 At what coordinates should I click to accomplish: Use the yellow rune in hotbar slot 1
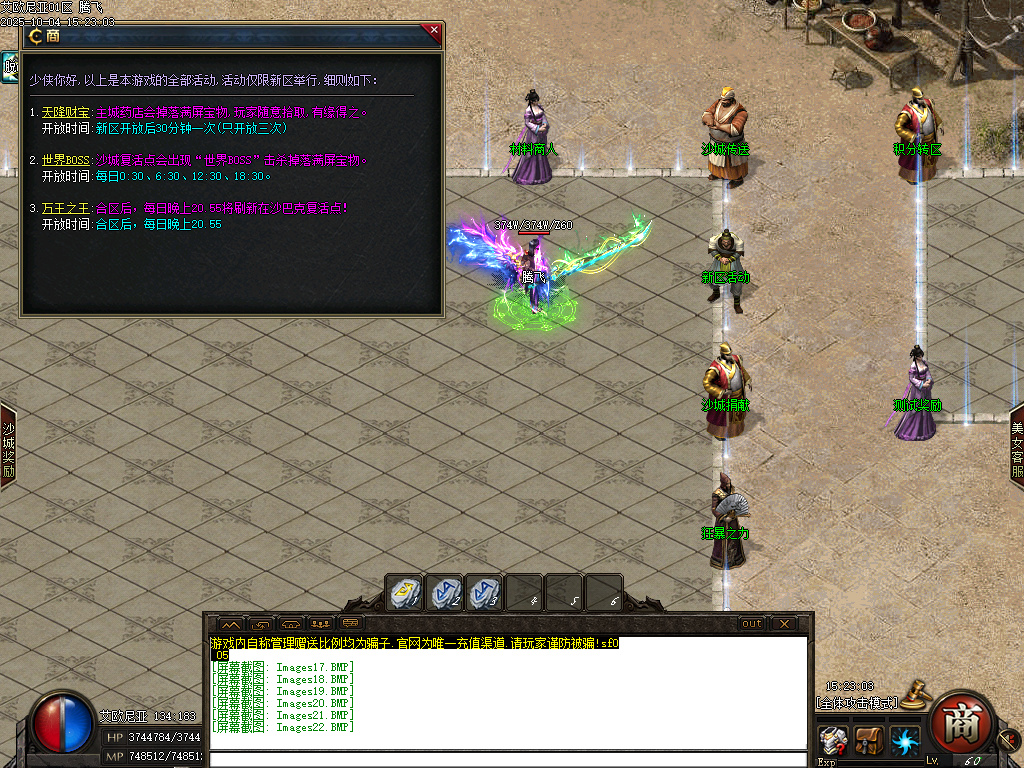coord(404,593)
